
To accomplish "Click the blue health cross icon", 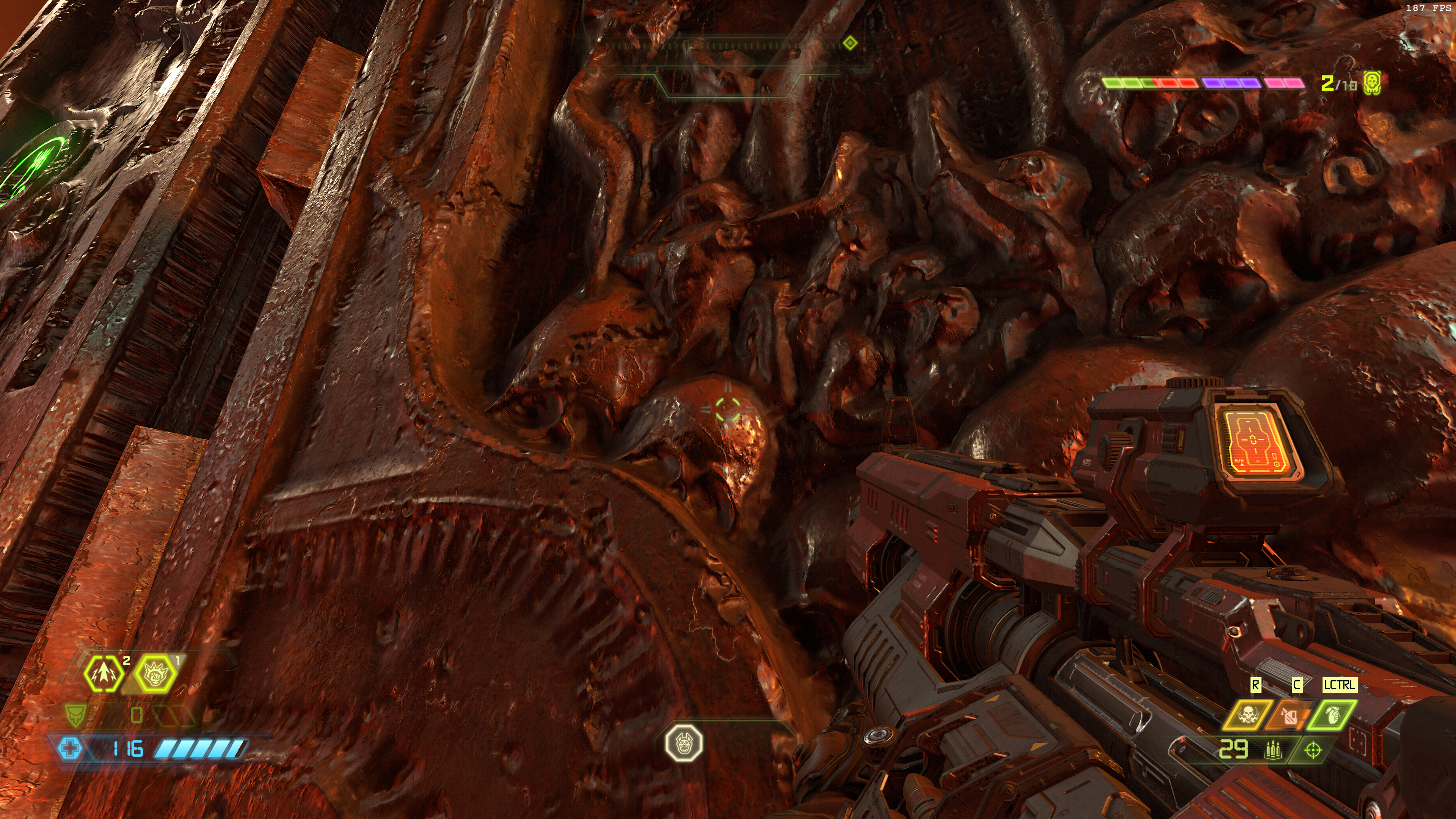I will coord(70,749).
